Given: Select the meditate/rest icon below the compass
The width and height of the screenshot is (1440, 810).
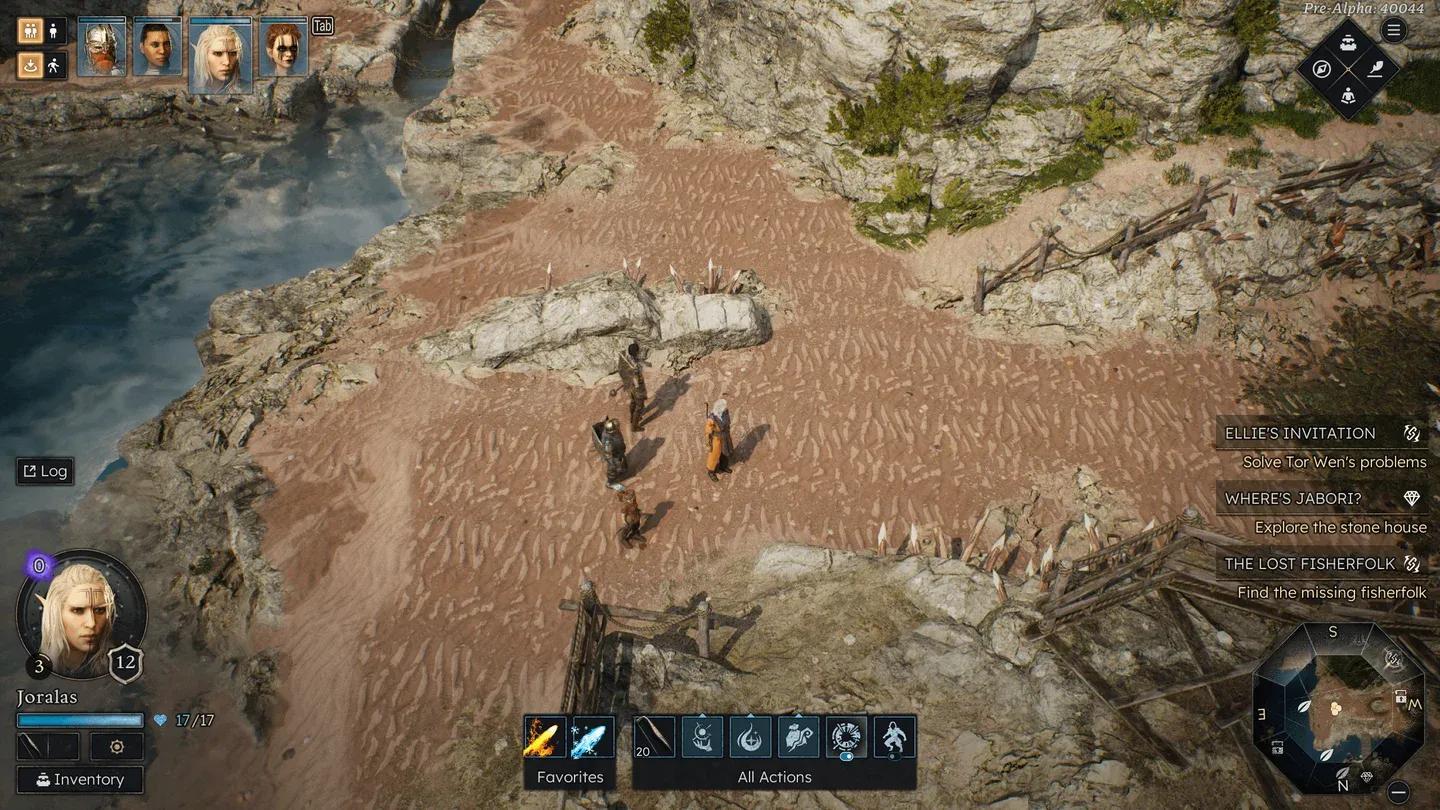Looking at the screenshot, I should [1348, 96].
